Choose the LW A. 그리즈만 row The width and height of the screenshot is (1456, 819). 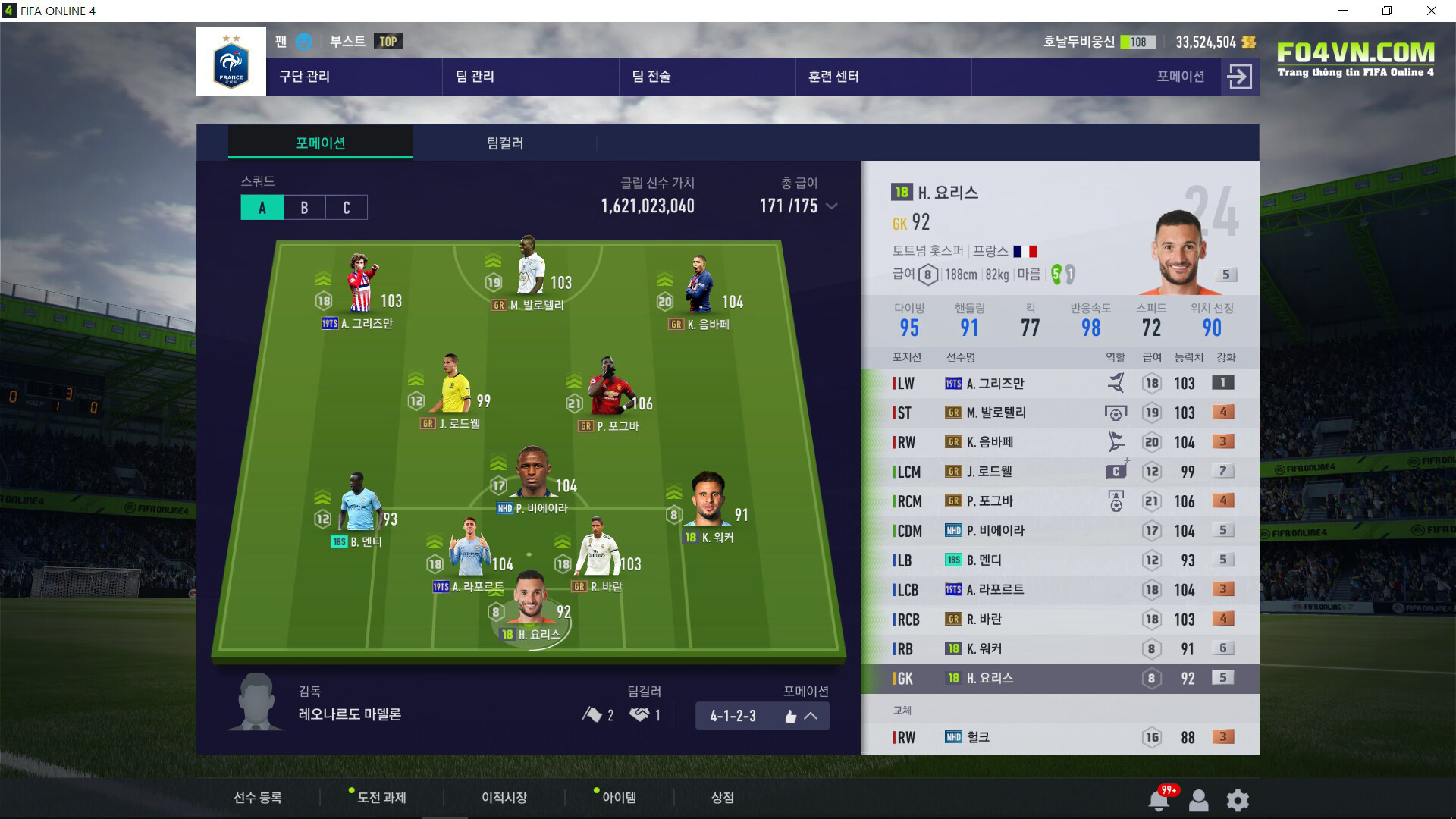click(1059, 384)
